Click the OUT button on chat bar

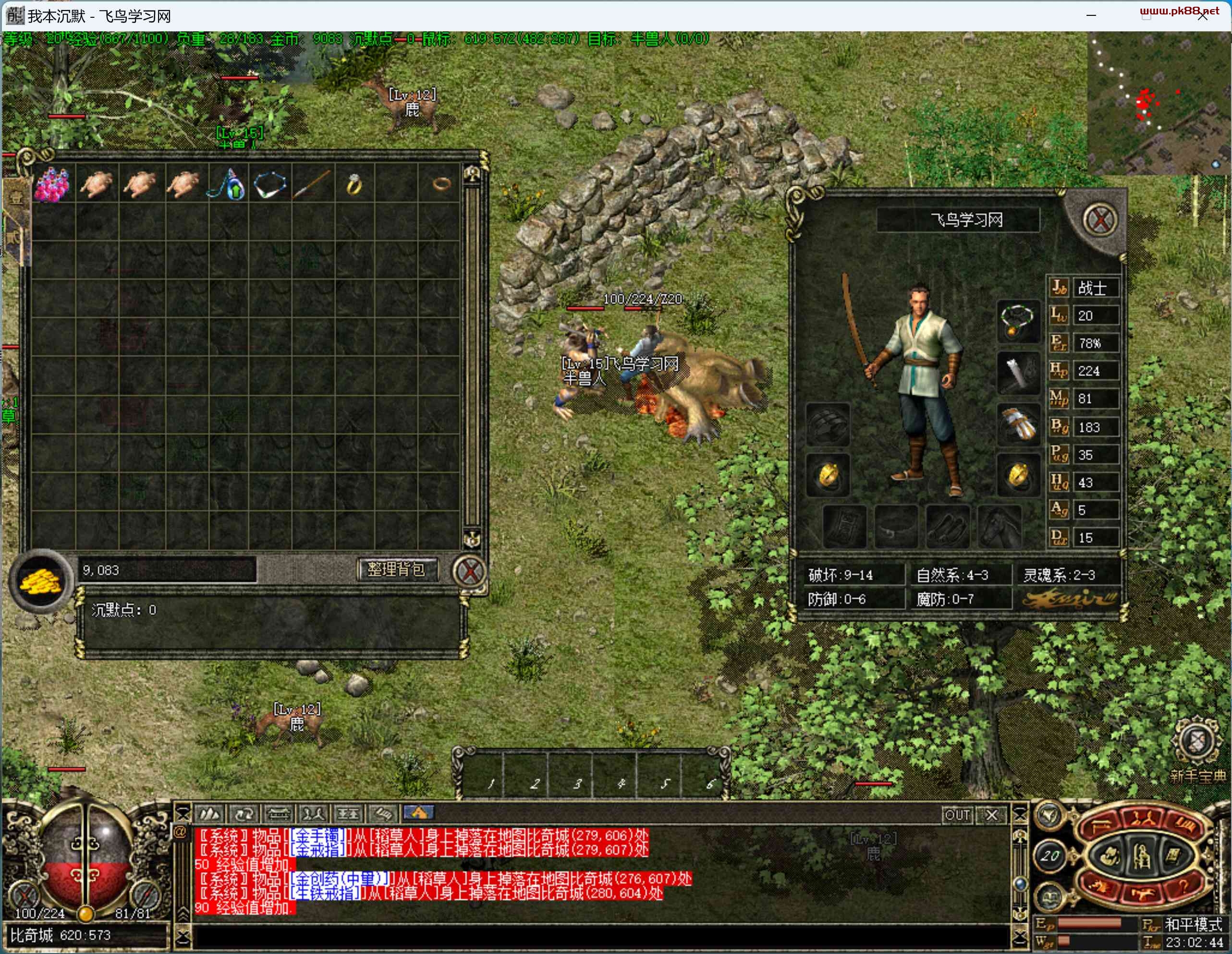click(957, 815)
